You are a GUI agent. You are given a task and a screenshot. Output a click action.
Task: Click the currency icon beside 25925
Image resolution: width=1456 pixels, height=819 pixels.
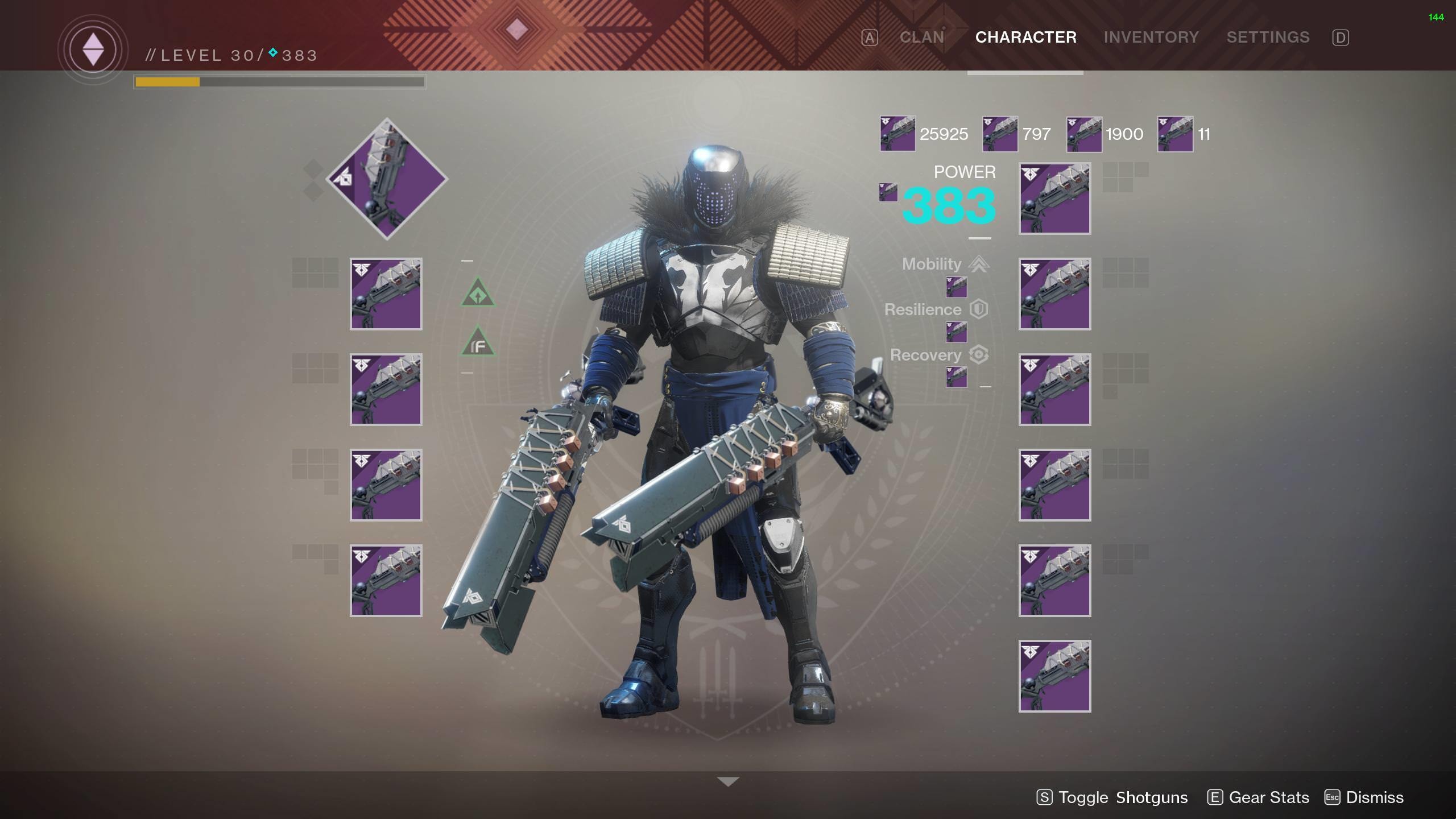point(897,134)
